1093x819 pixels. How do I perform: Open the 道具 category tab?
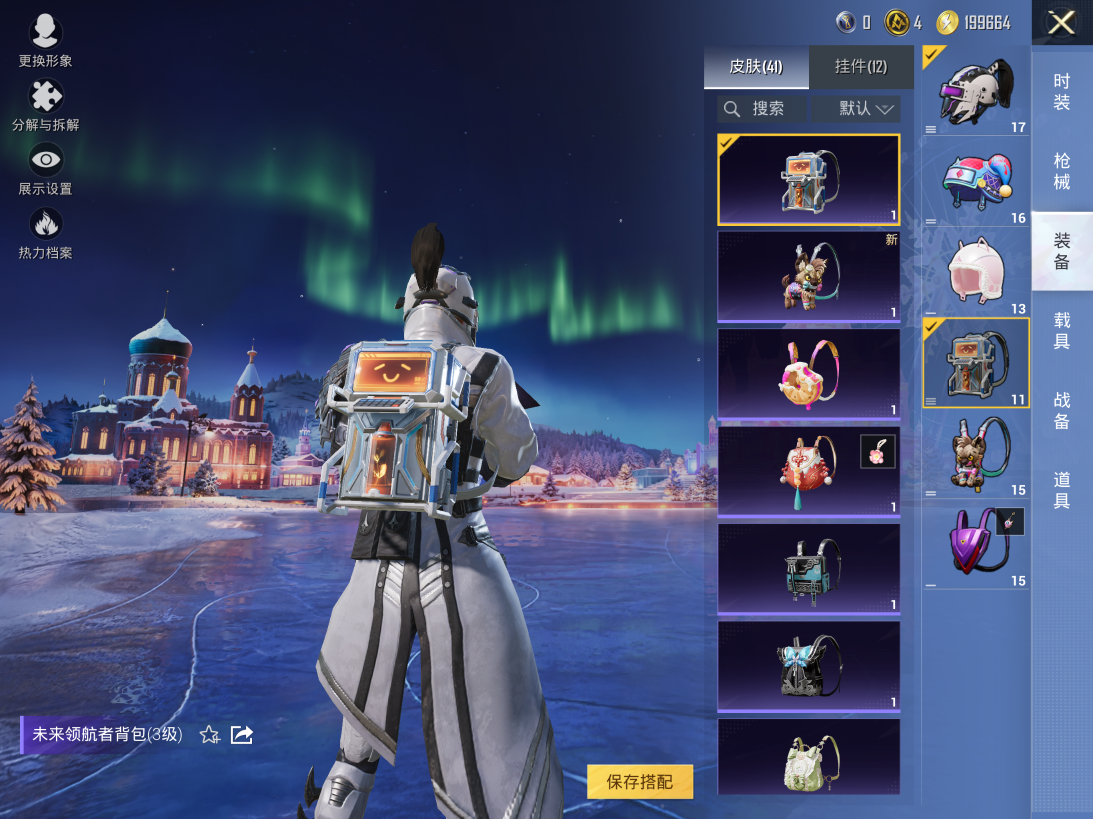point(1062,490)
